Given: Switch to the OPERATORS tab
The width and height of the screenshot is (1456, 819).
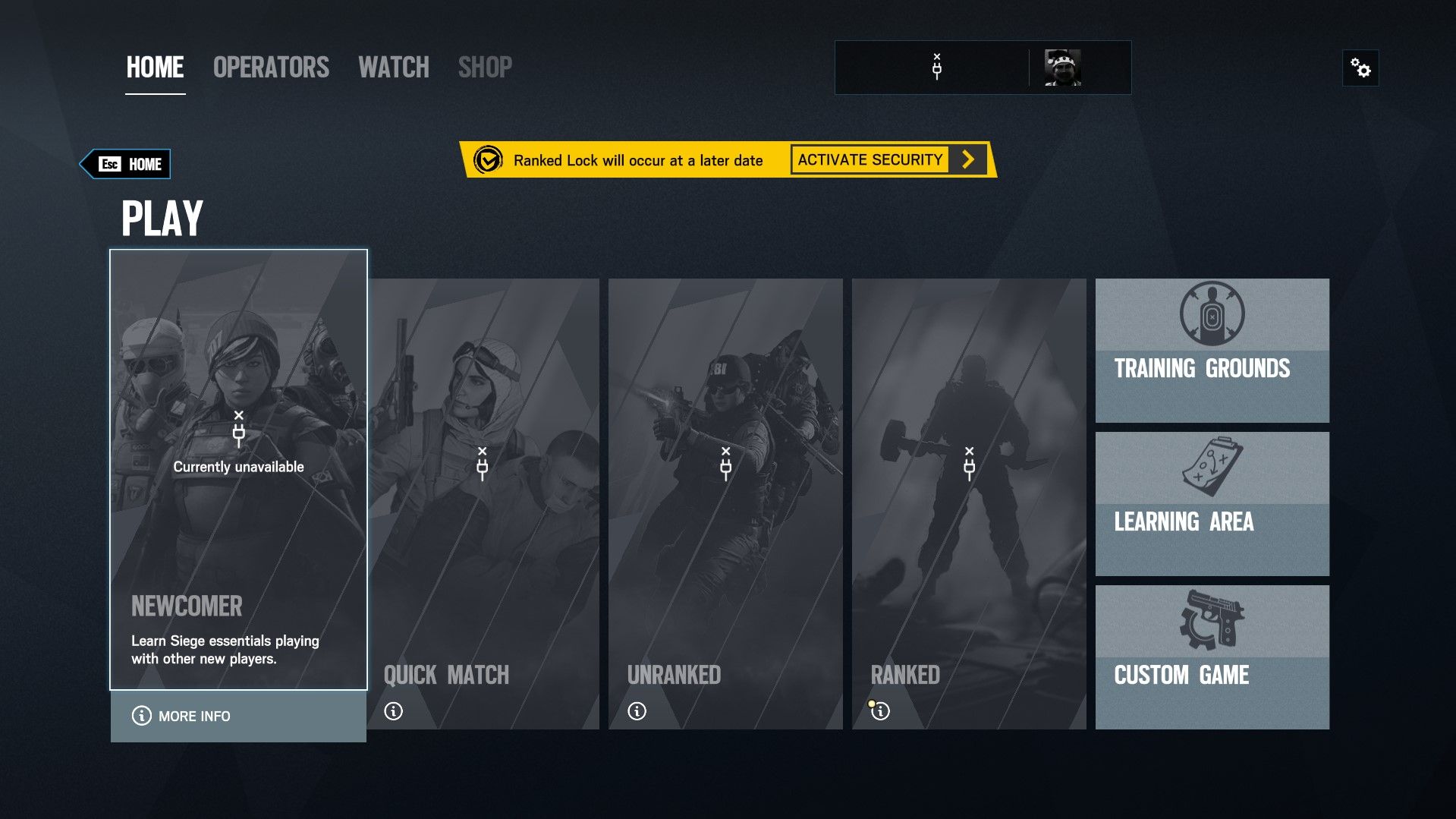Looking at the screenshot, I should 271,68.
